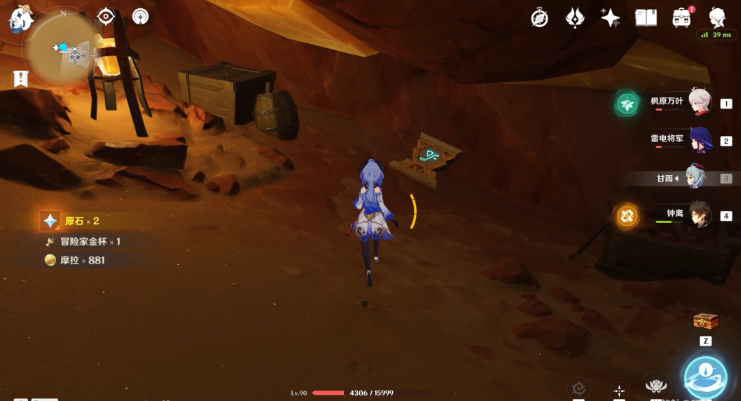
Task: Open the Paimon menu icon
Action: 21,18
